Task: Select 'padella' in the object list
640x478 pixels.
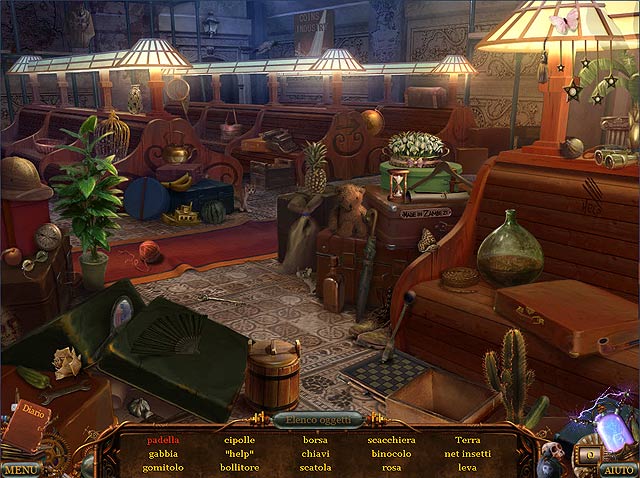Action: pos(164,439)
